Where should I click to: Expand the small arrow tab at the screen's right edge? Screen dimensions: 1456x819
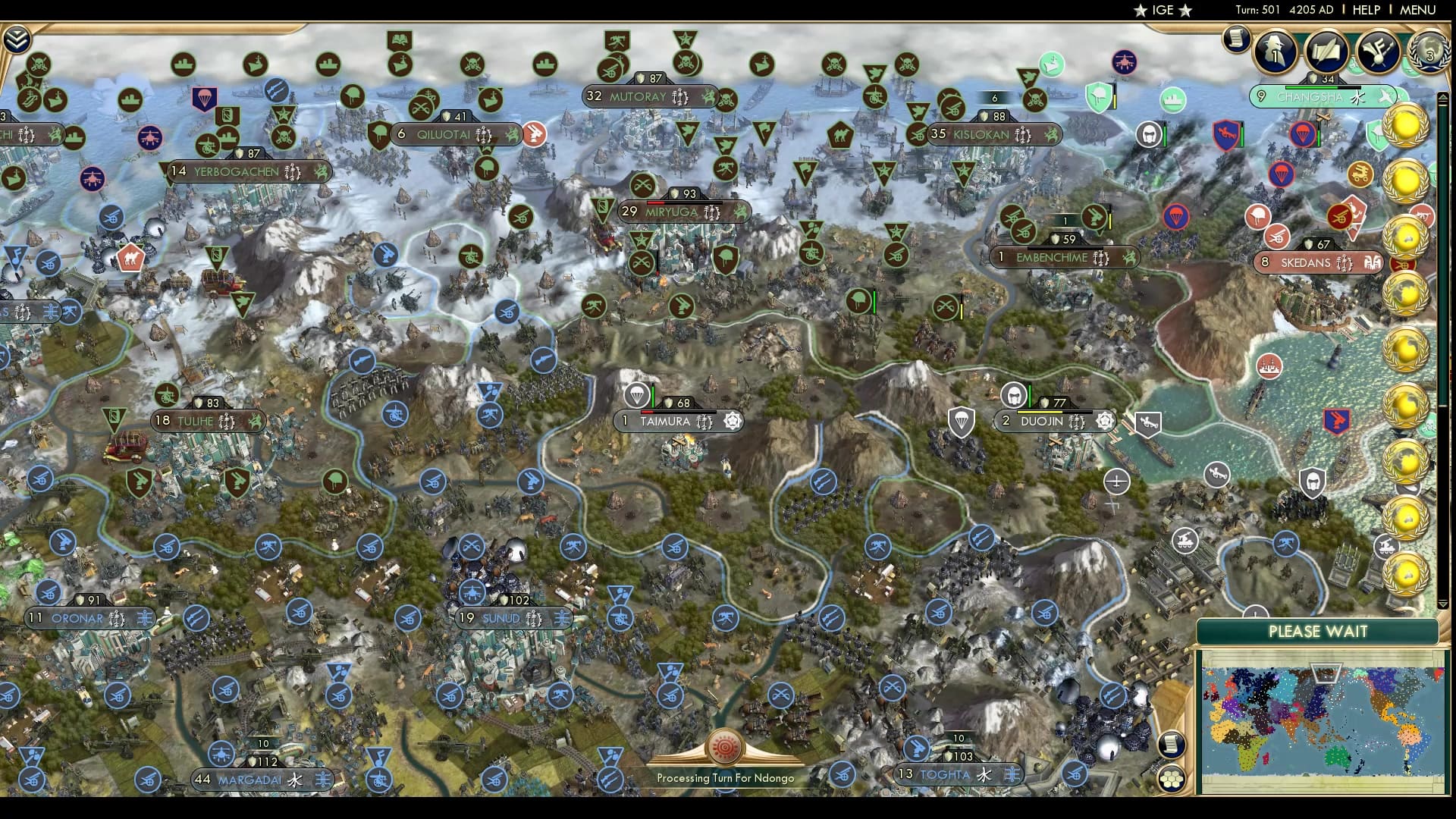tap(1445, 96)
